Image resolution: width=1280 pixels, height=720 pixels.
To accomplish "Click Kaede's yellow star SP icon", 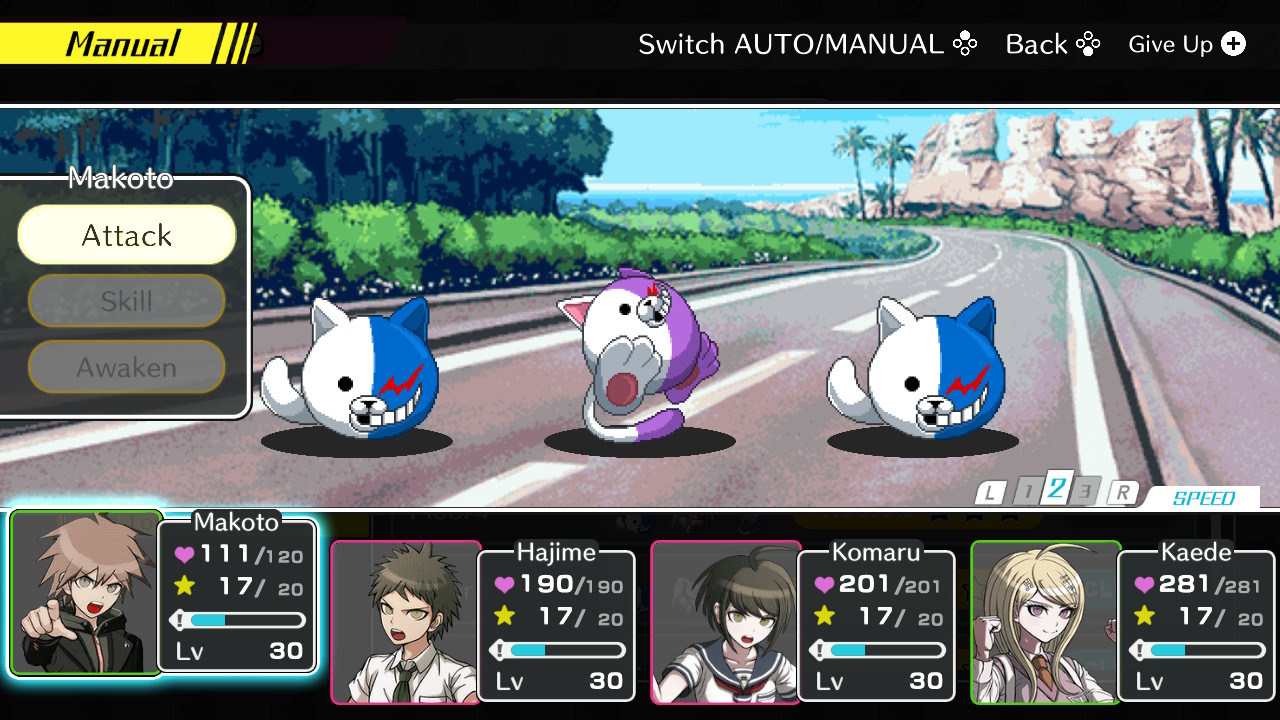I will (x=1145, y=615).
